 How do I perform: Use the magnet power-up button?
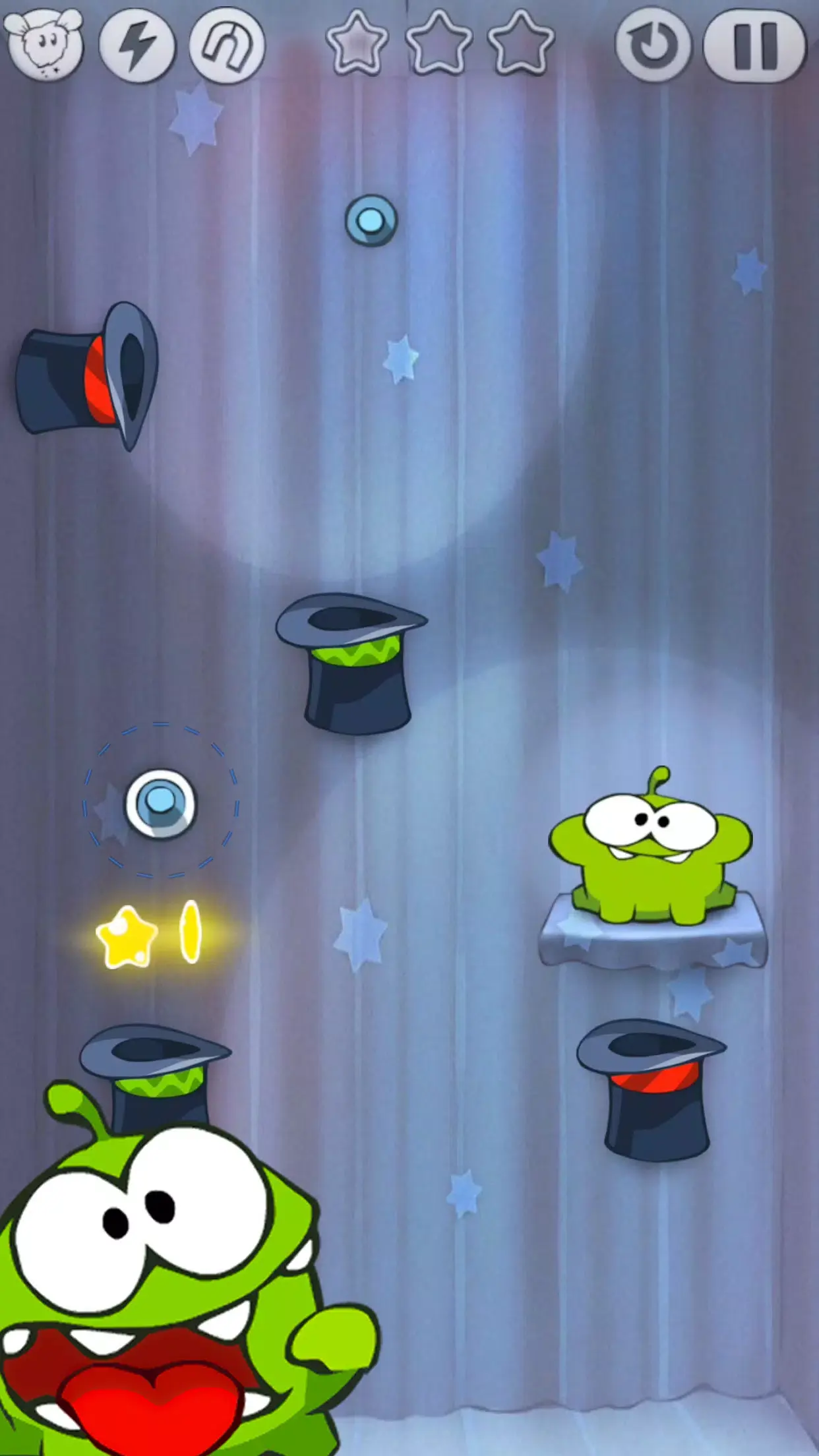[x=228, y=45]
